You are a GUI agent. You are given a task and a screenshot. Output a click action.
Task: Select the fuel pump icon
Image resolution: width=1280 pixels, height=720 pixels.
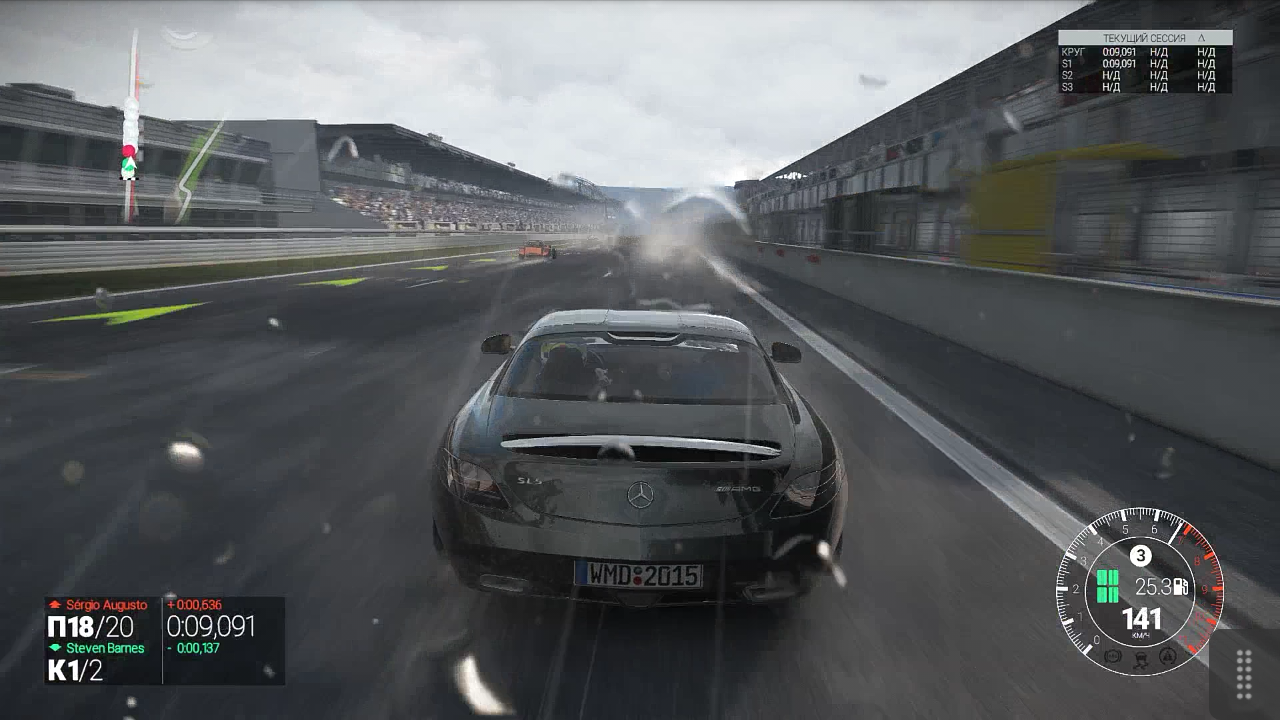[1181, 586]
